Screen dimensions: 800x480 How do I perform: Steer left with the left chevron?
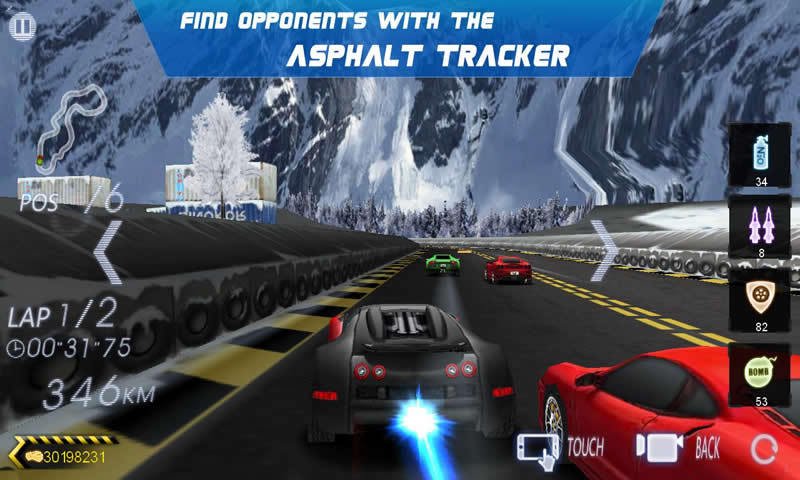[108, 252]
